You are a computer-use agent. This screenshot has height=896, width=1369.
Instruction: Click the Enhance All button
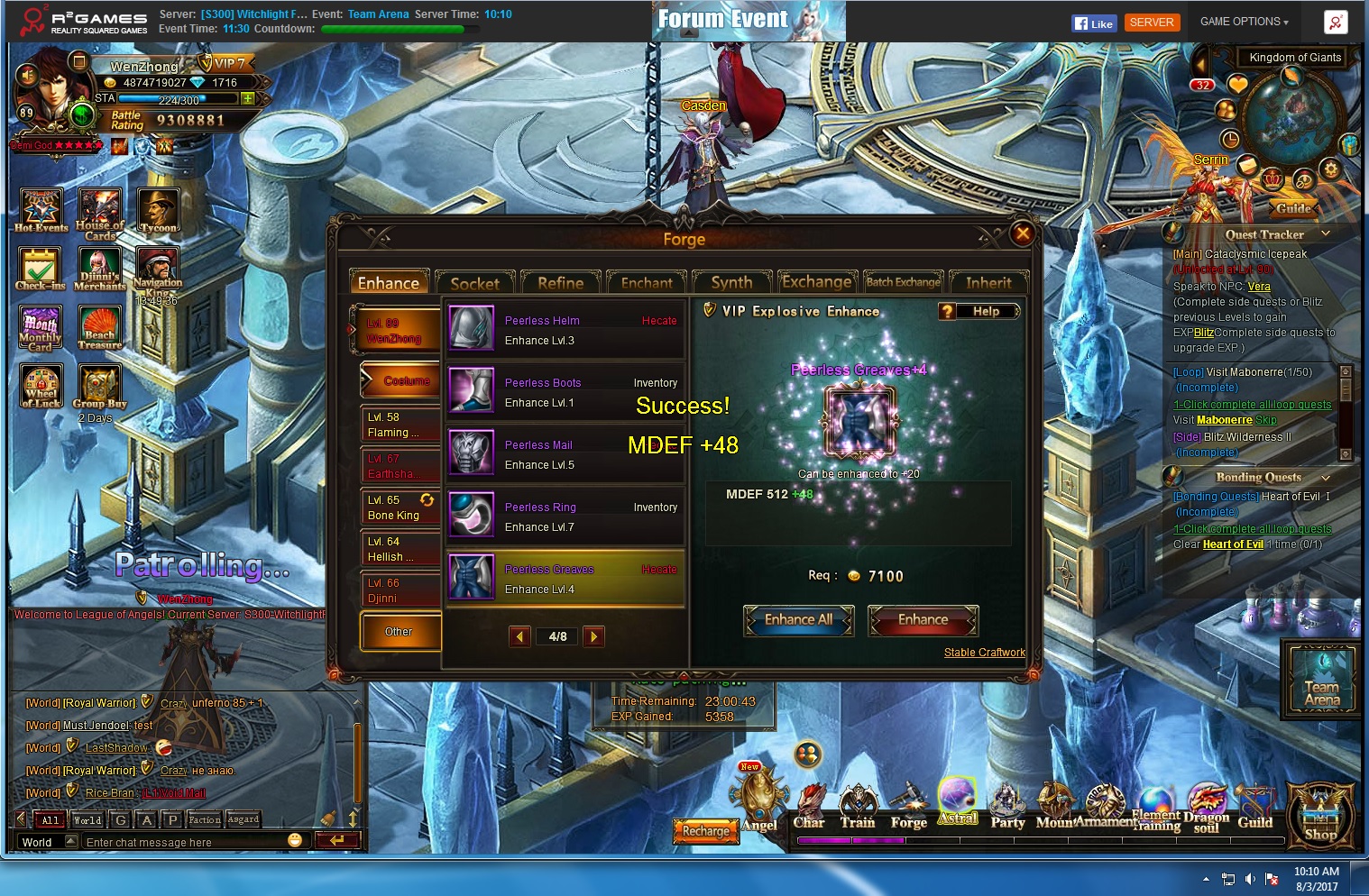pos(798,620)
